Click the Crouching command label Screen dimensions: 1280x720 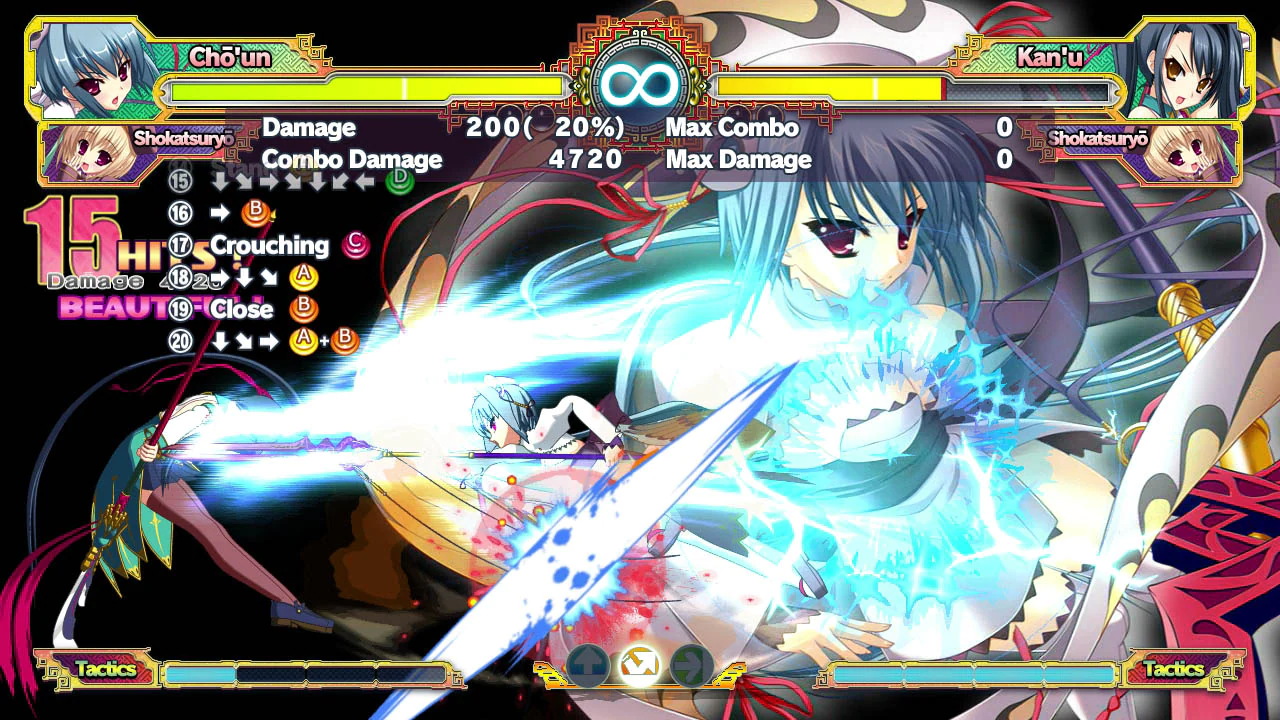point(270,245)
